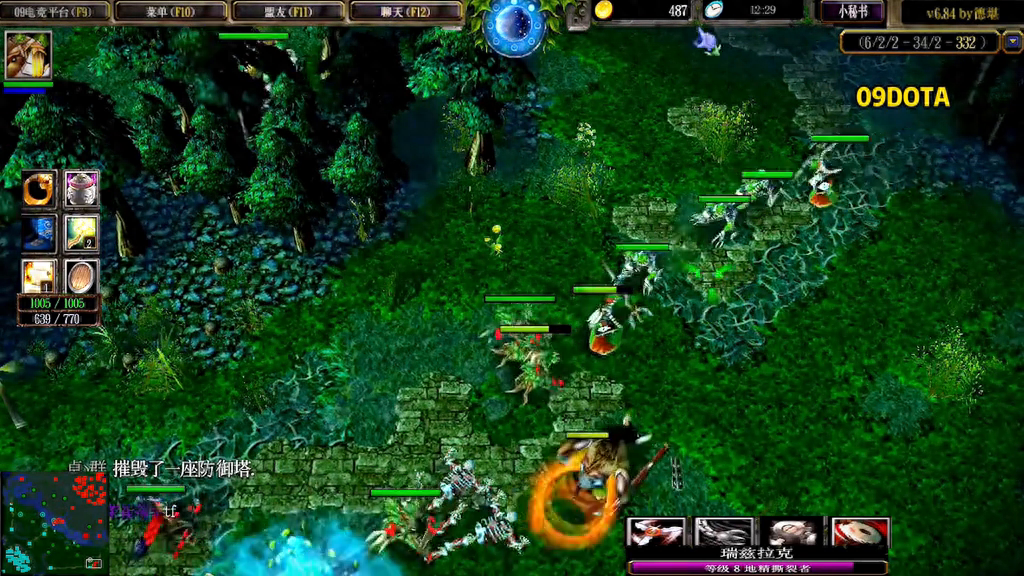Viewport: 1024px width, 576px height.
Task: Open the 菜单 (F10) game menu
Action: click(x=170, y=12)
